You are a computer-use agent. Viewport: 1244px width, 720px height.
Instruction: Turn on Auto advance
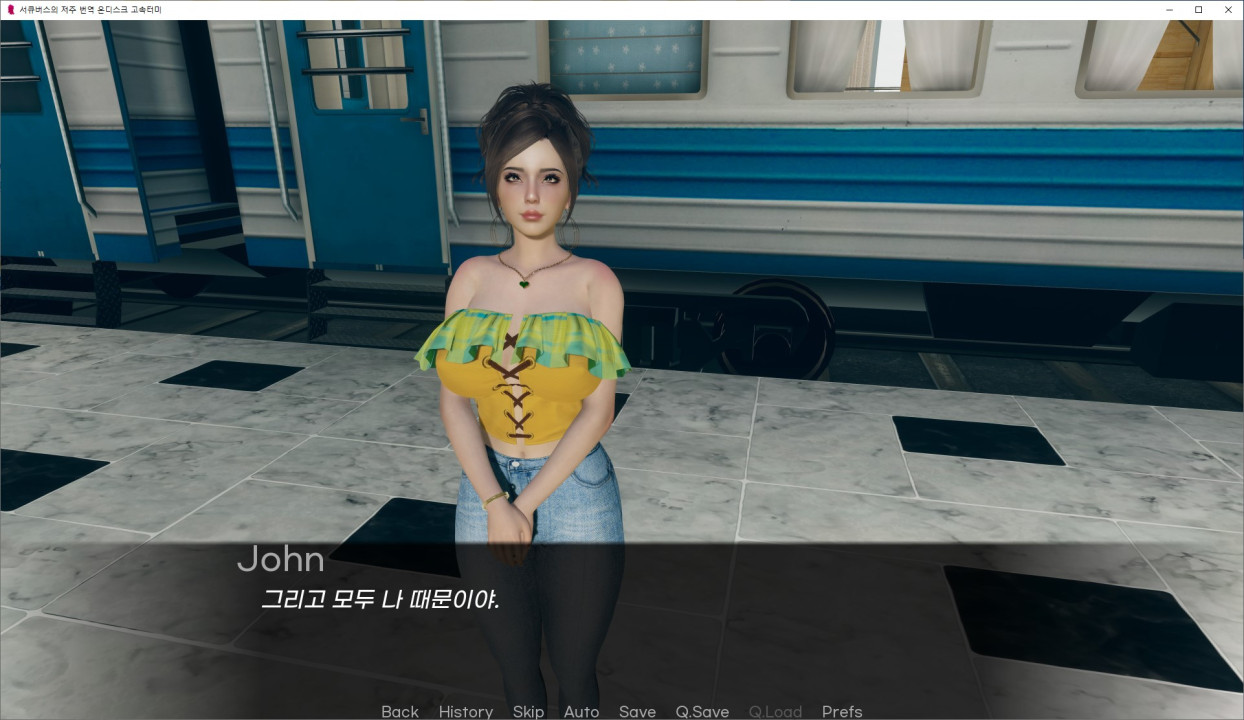click(x=581, y=711)
